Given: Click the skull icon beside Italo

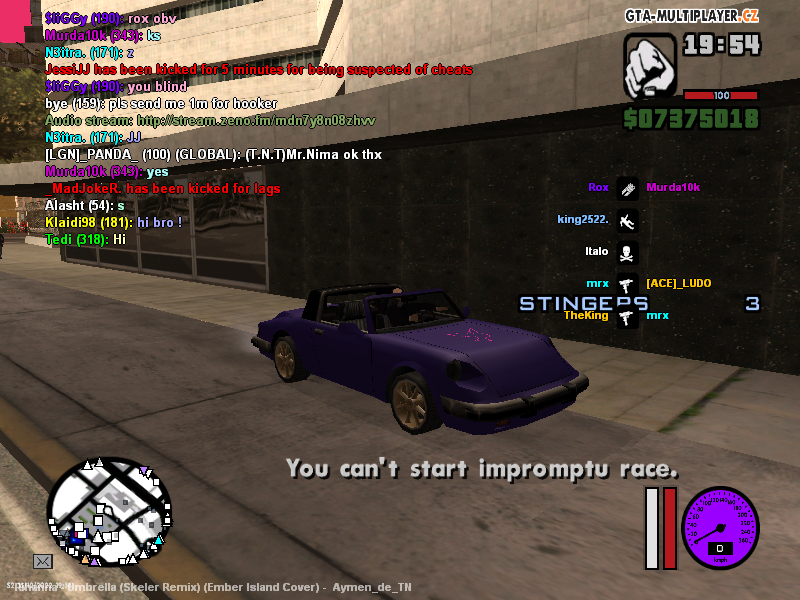Looking at the screenshot, I should (627, 252).
